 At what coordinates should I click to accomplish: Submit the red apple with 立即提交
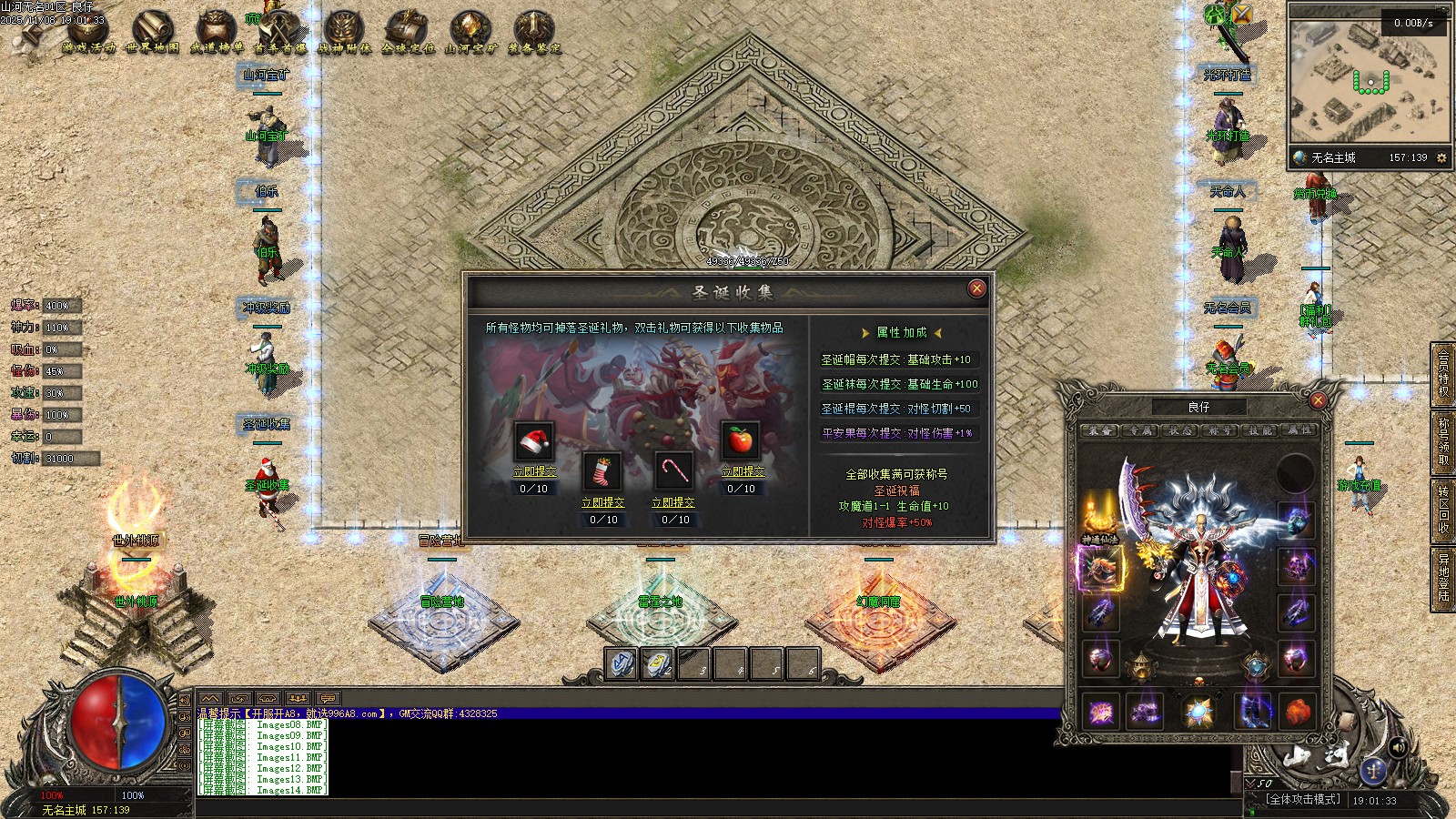click(743, 471)
